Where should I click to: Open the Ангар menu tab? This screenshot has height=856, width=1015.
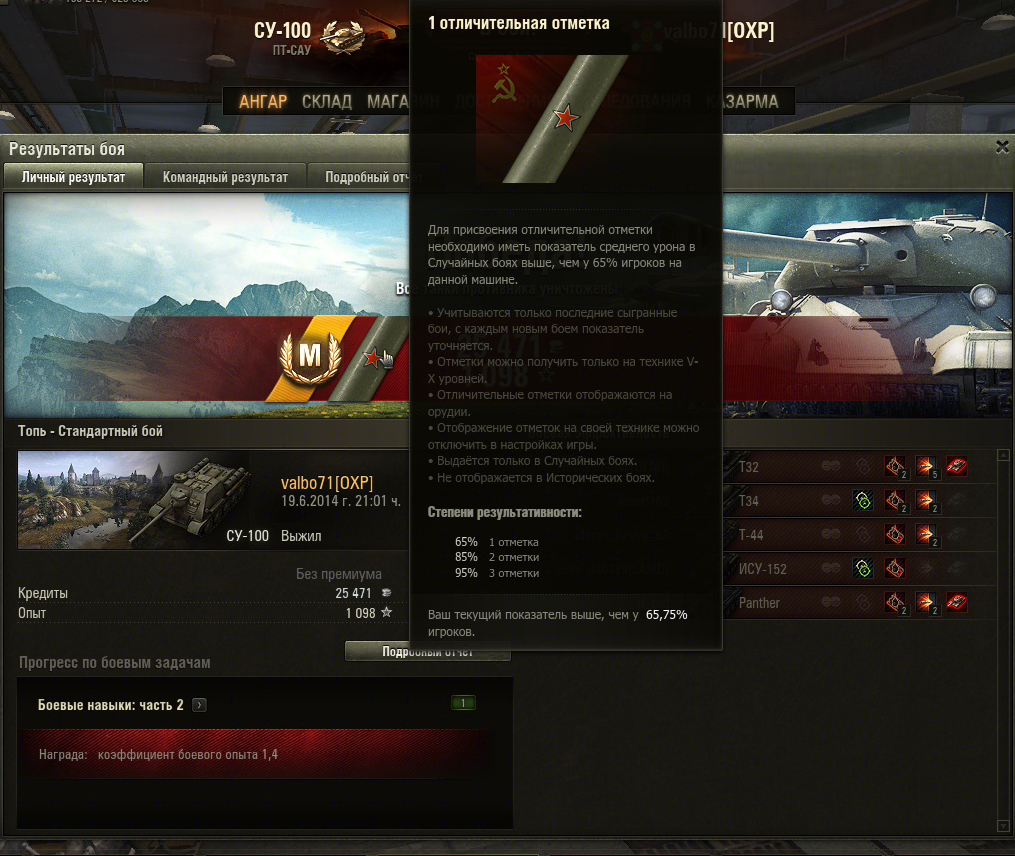click(x=263, y=102)
